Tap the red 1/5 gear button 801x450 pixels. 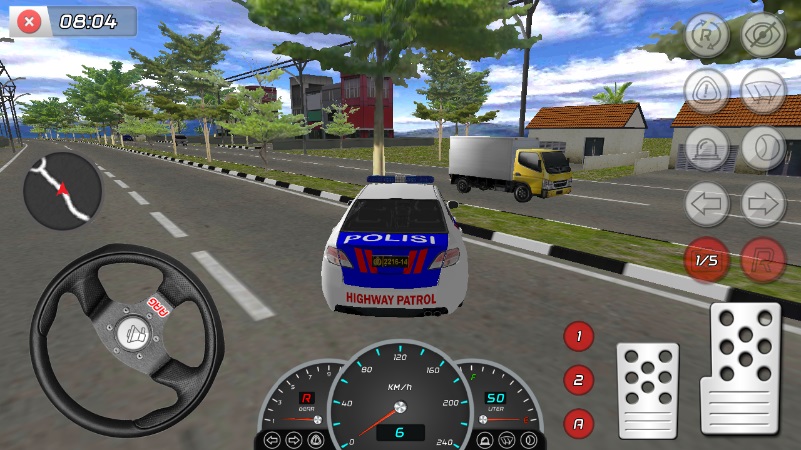[x=707, y=260]
